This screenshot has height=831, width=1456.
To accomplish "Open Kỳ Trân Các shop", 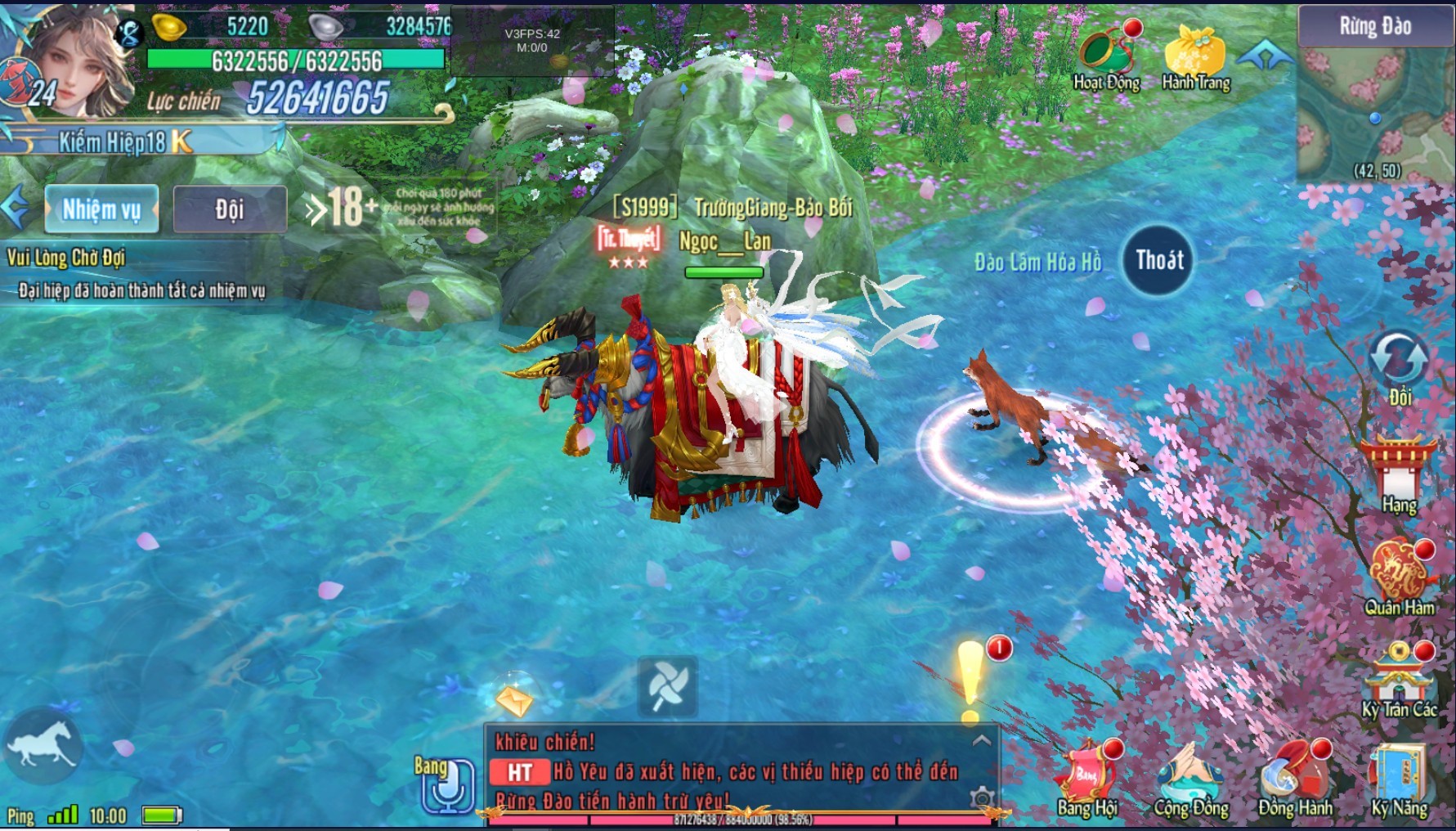I will point(1399,677).
